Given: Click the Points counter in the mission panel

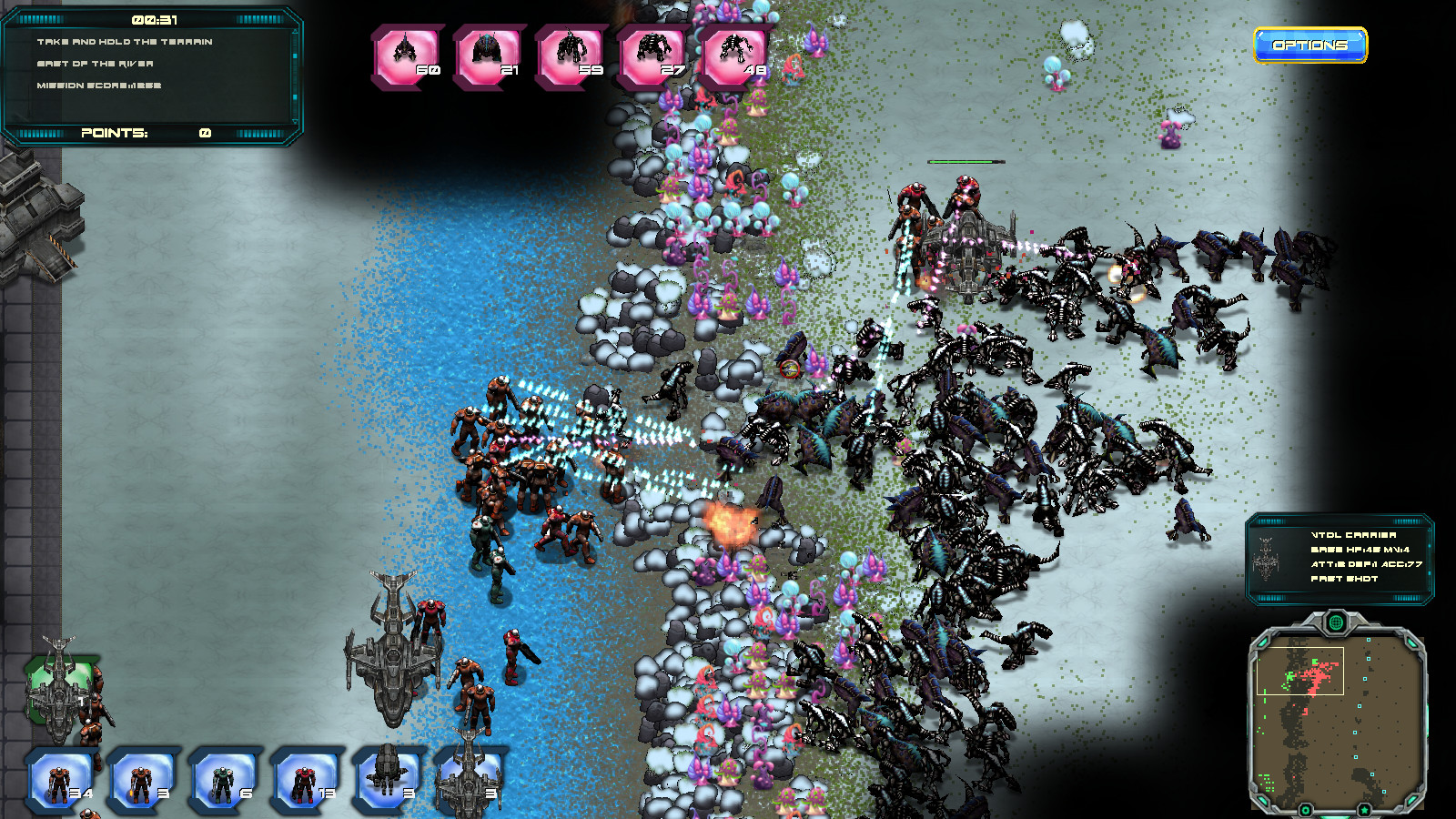Looking at the screenshot, I should tap(146, 133).
